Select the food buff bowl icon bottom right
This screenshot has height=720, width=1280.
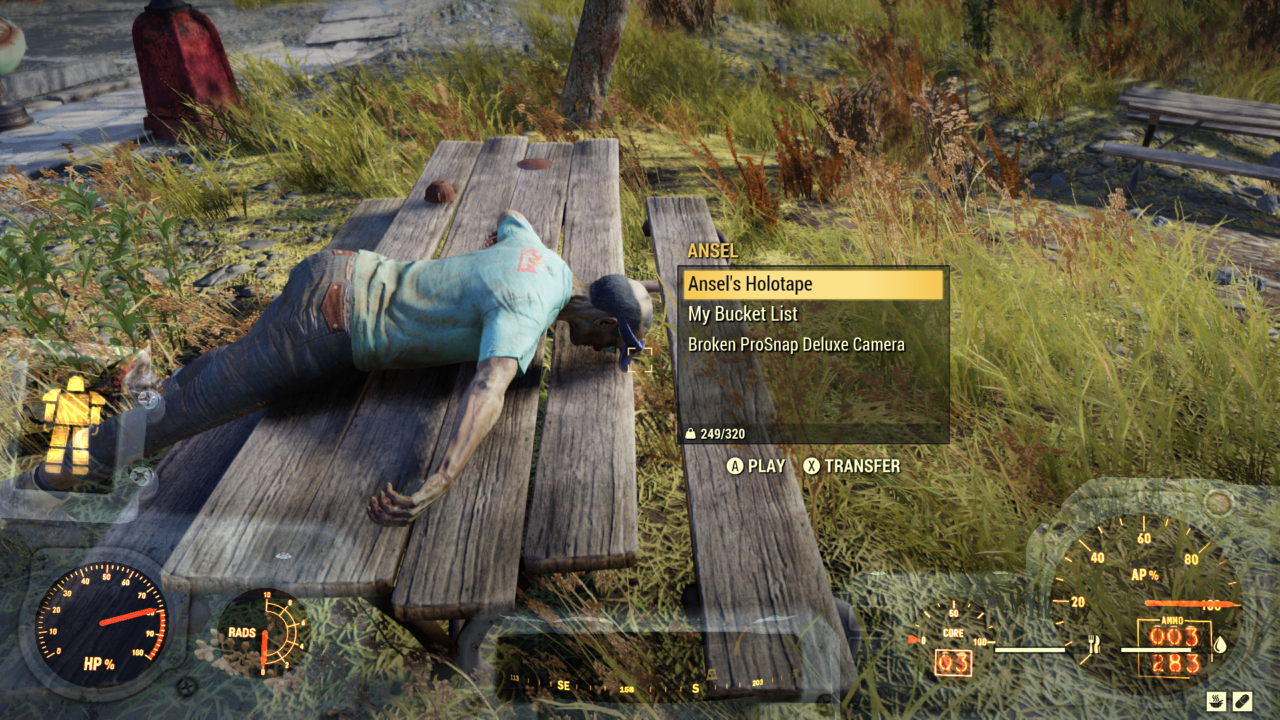1216,700
